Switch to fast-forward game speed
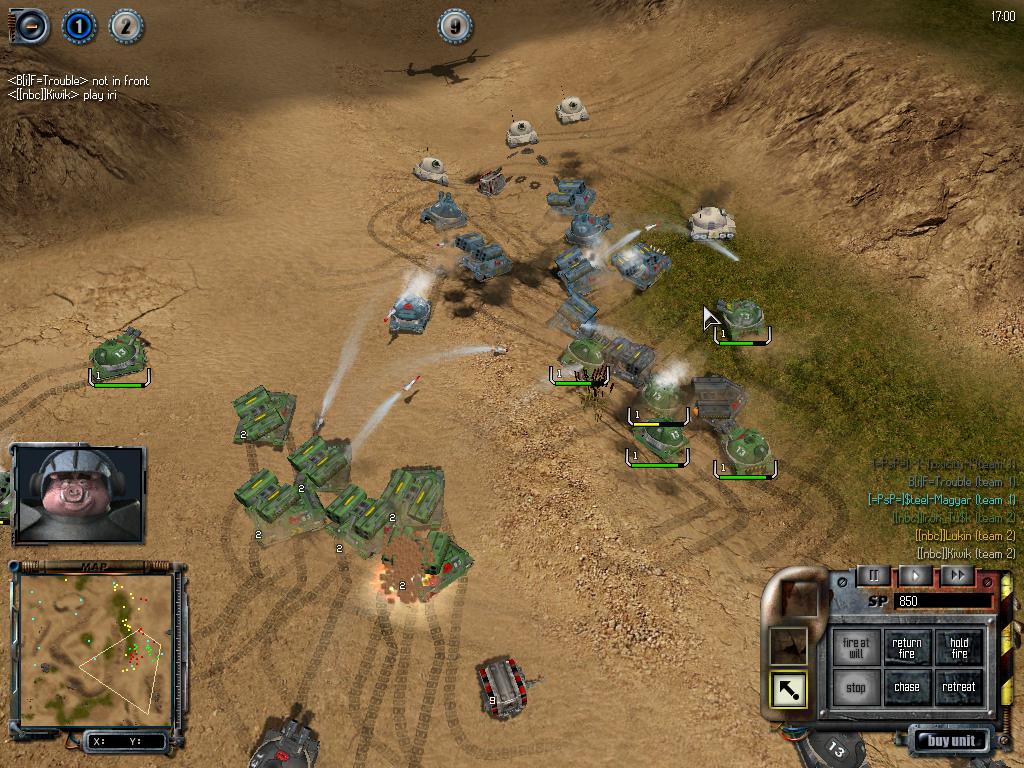Screen dimensions: 1024x768 point(957,575)
